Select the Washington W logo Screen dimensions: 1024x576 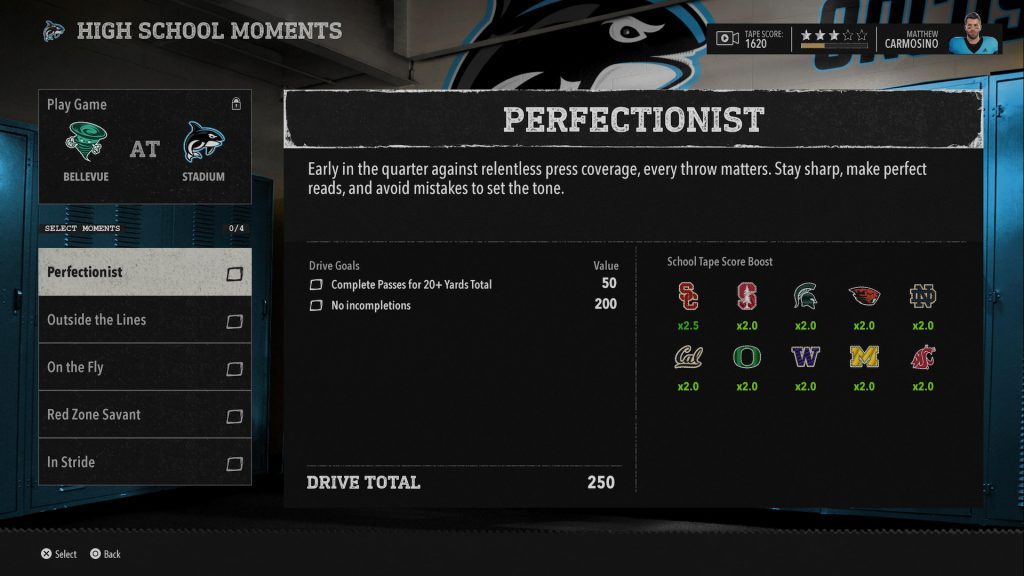[x=804, y=357]
